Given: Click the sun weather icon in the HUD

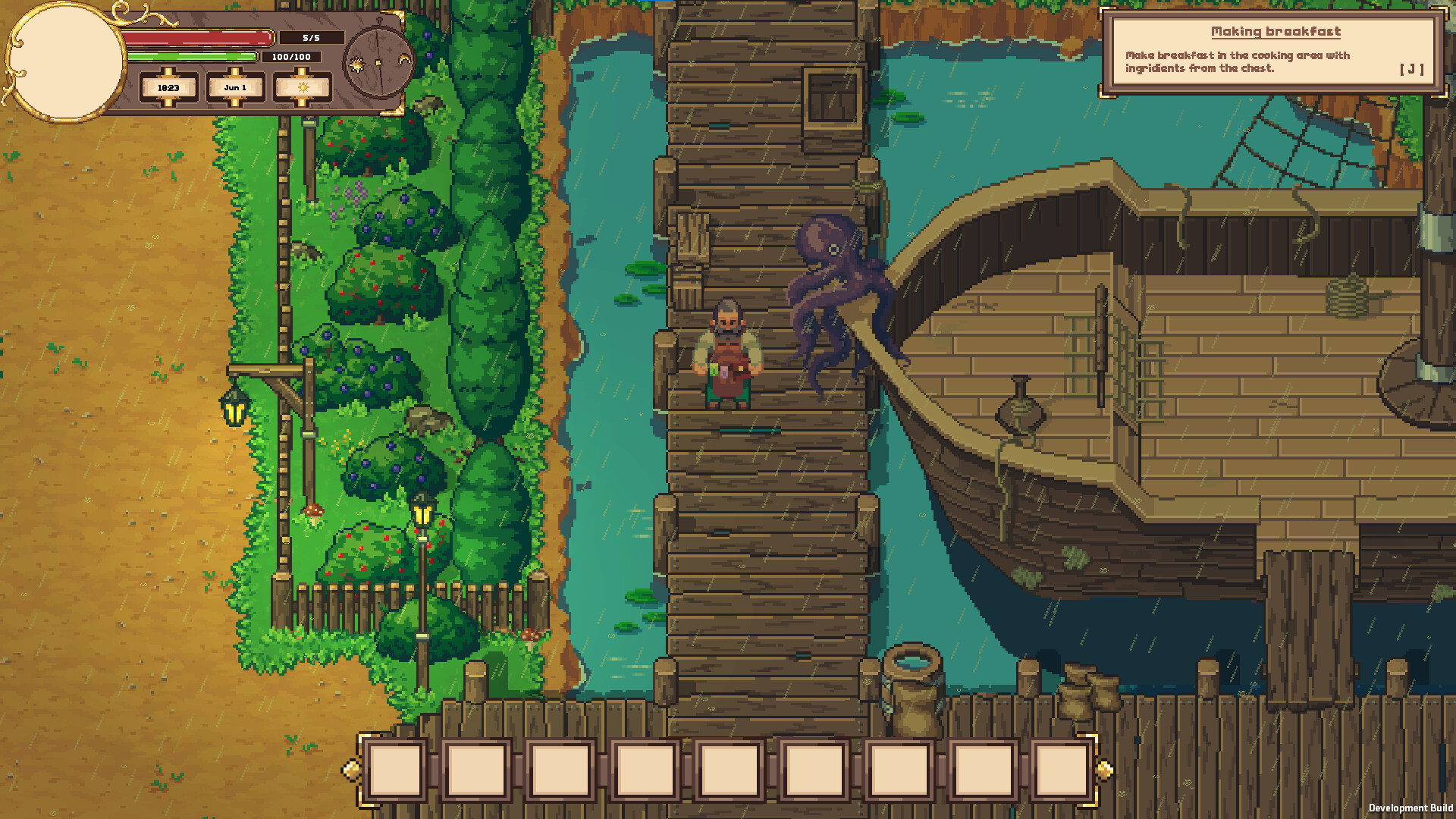Looking at the screenshot, I should pyautogui.click(x=303, y=88).
